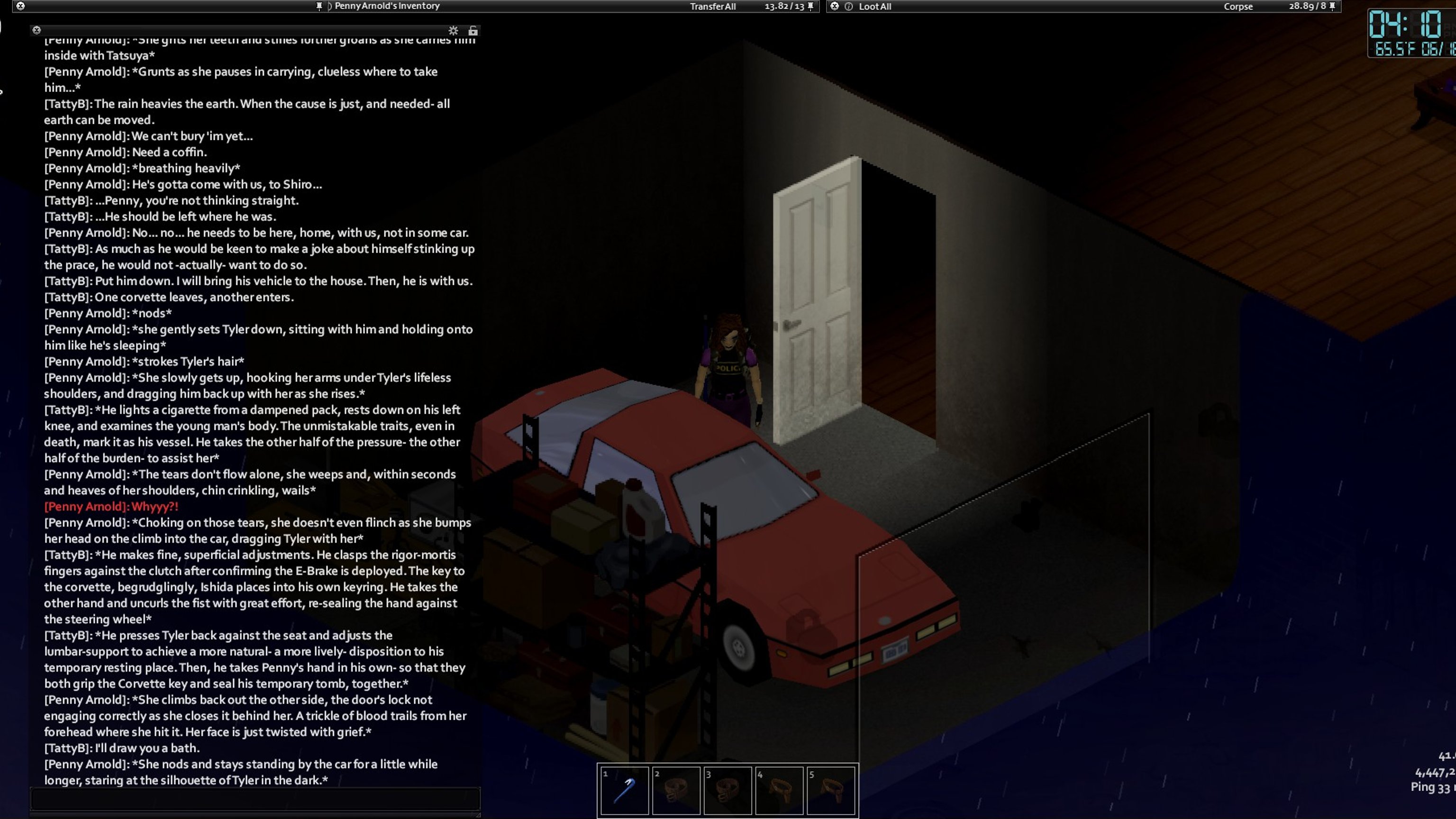Click the Transfer All button
The height and width of the screenshot is (819, 1456).
pos(712,6)
